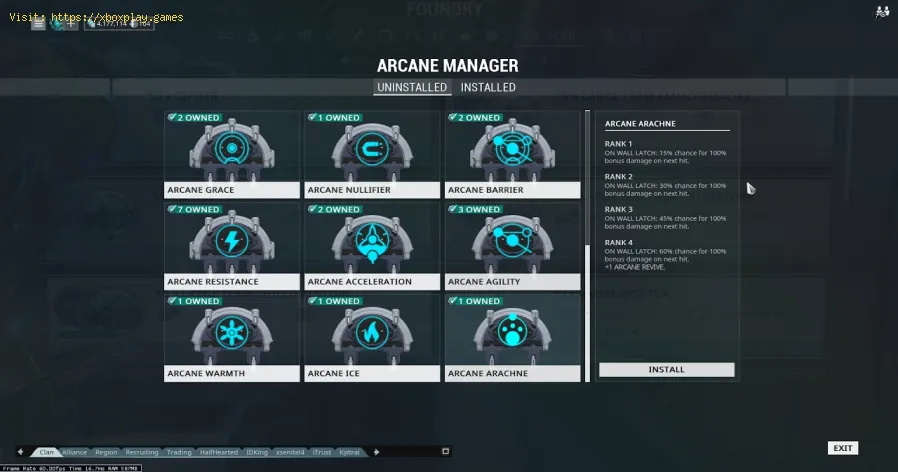Viewport: 898px width, 472px height.
Task: Switch to the Installed arcanes tab
Action: click(x=488, y=88)
